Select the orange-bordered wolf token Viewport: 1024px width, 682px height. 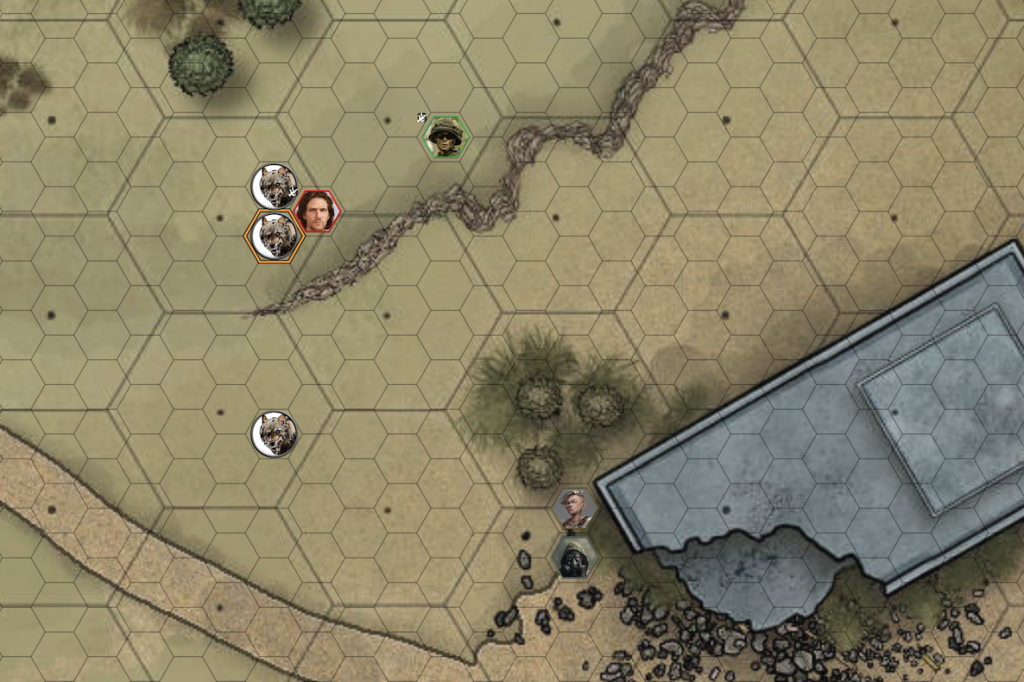pos(275,236)
